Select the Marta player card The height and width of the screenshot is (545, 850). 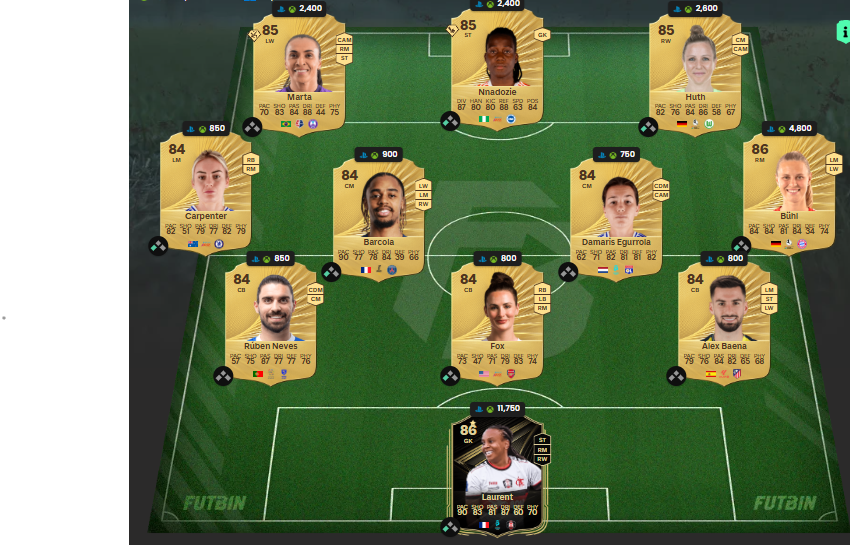pyautogui.click(x=299, y=70)
